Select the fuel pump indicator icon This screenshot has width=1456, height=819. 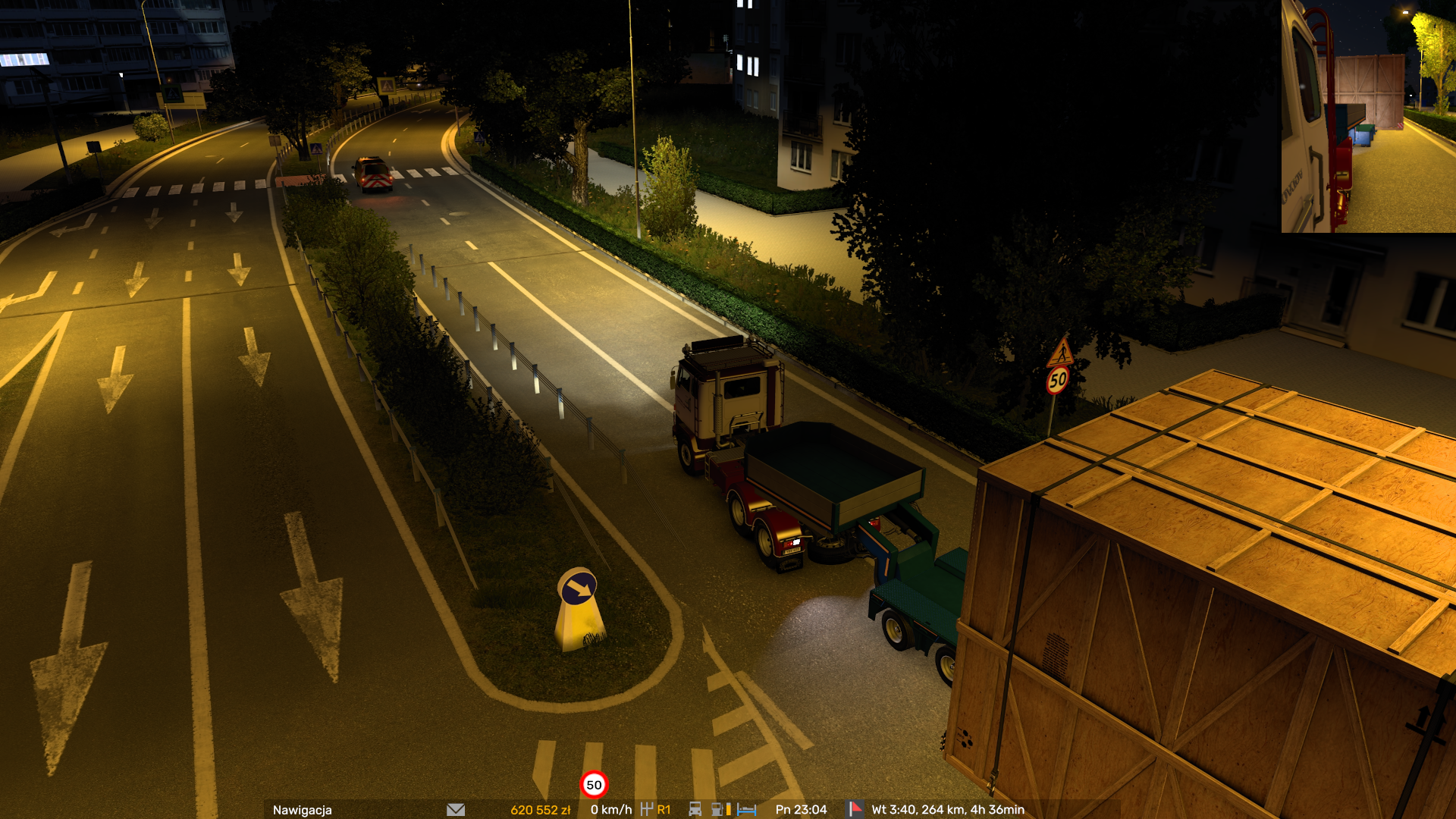[x=717, y=810]
